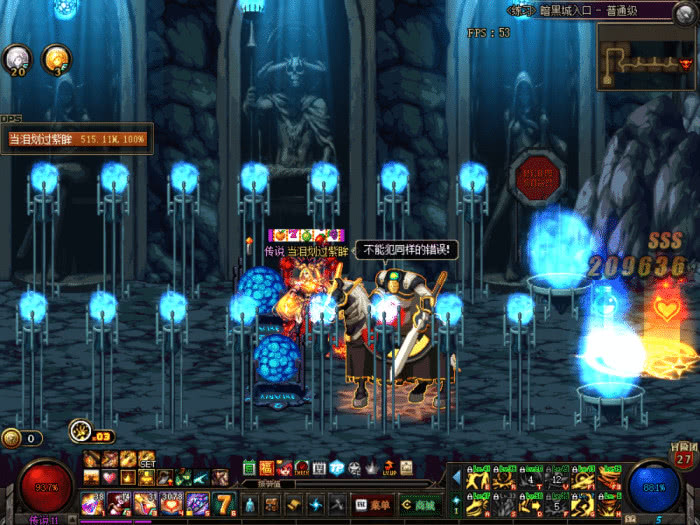
Task: Open the blue TP icon
Action: click(x=336, y=468)
